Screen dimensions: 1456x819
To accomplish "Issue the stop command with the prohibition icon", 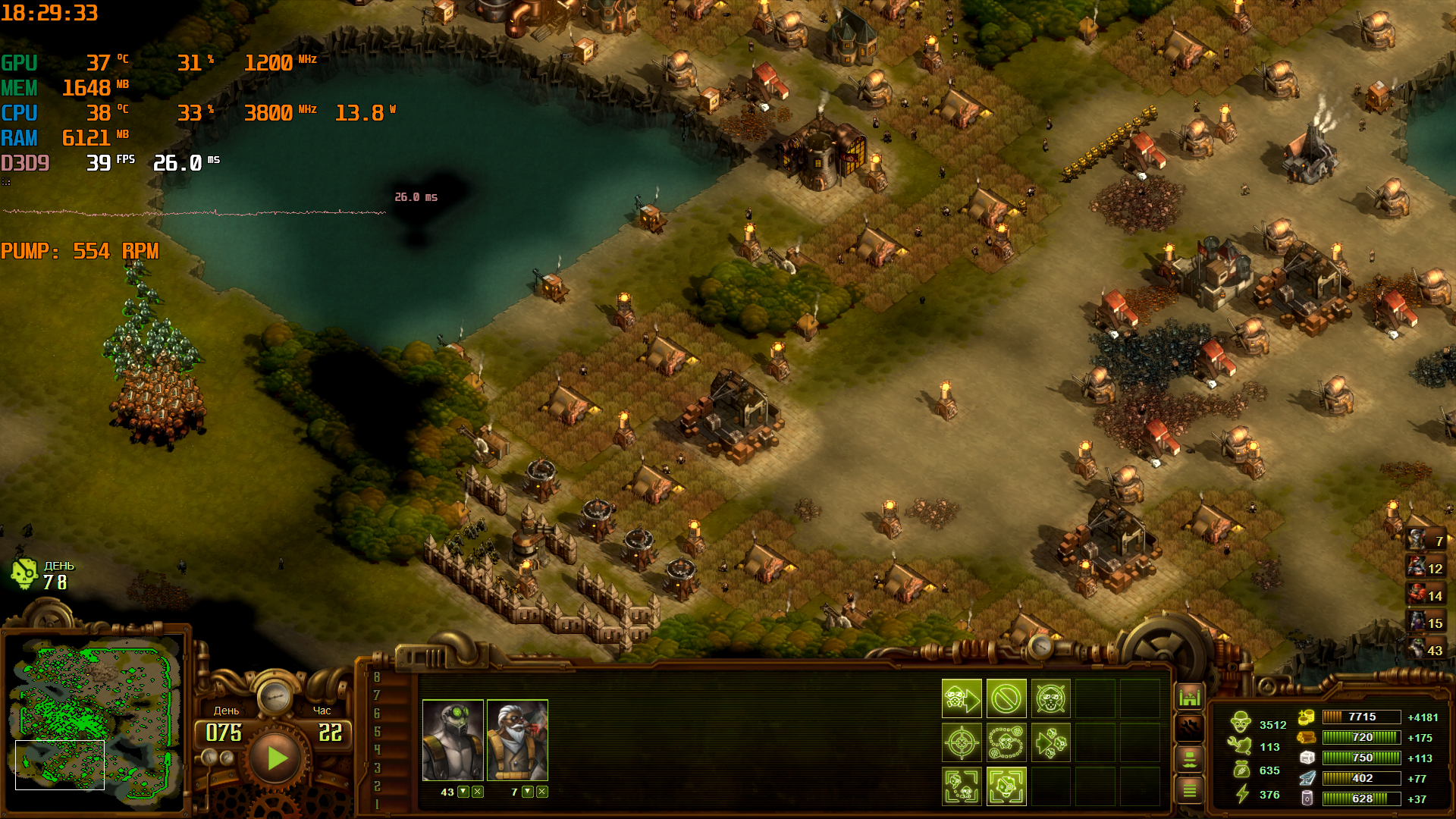I will [x=1006, y=698].
